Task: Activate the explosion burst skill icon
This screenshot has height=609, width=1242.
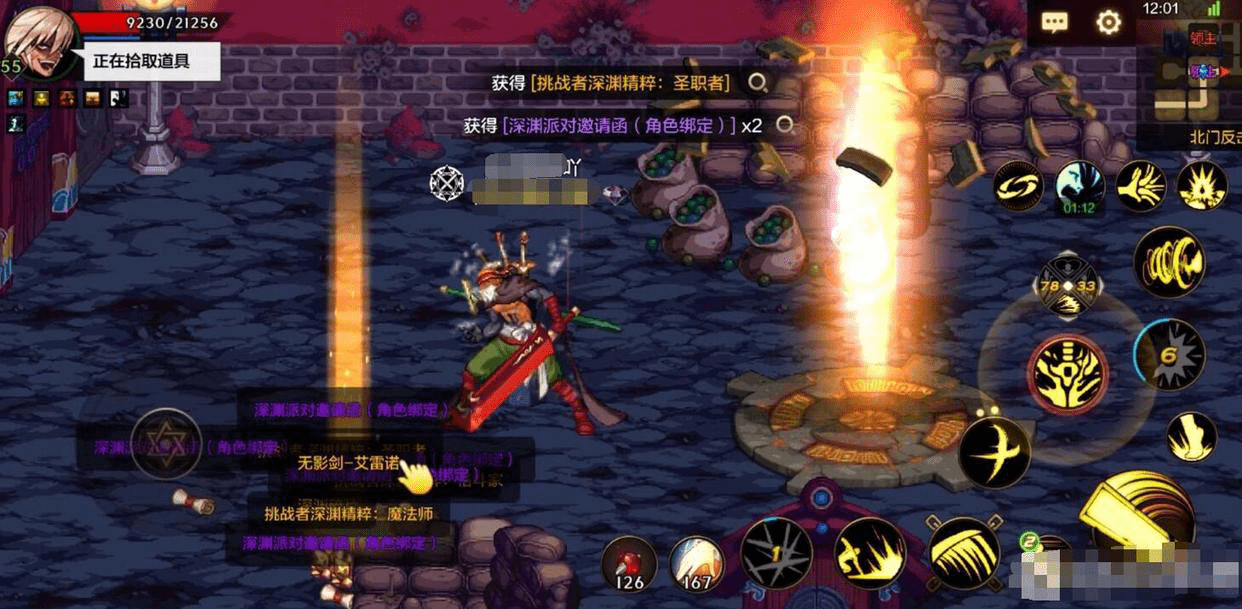Action: 1201,186
